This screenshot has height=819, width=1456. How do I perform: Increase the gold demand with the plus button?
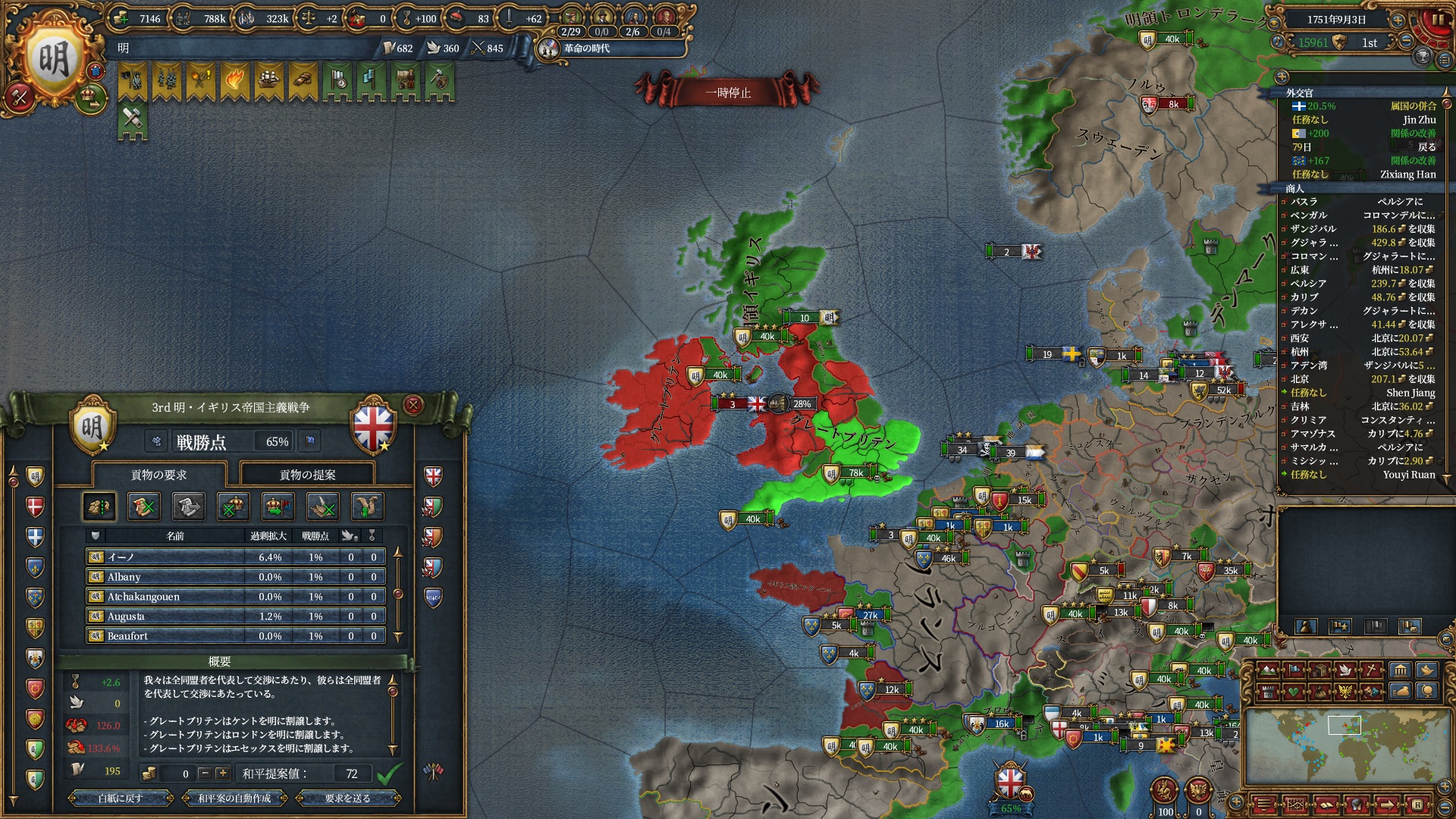[222, 773]
